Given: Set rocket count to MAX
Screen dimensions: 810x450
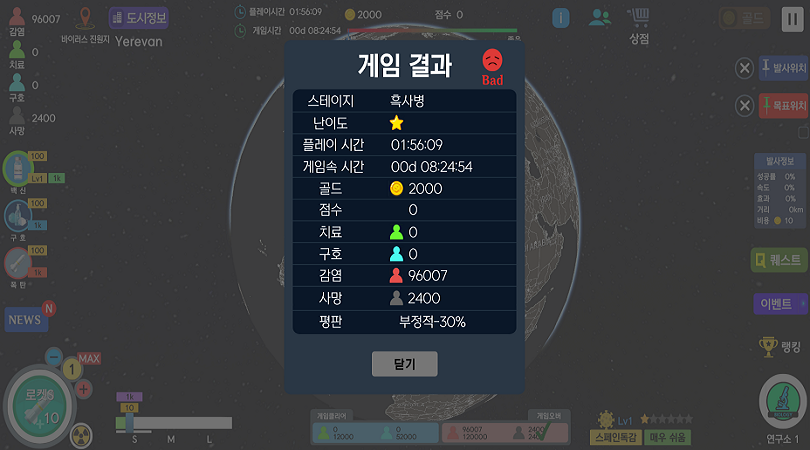Looking at the screenshot, I should pyautogui.click(x=89, y=358).
